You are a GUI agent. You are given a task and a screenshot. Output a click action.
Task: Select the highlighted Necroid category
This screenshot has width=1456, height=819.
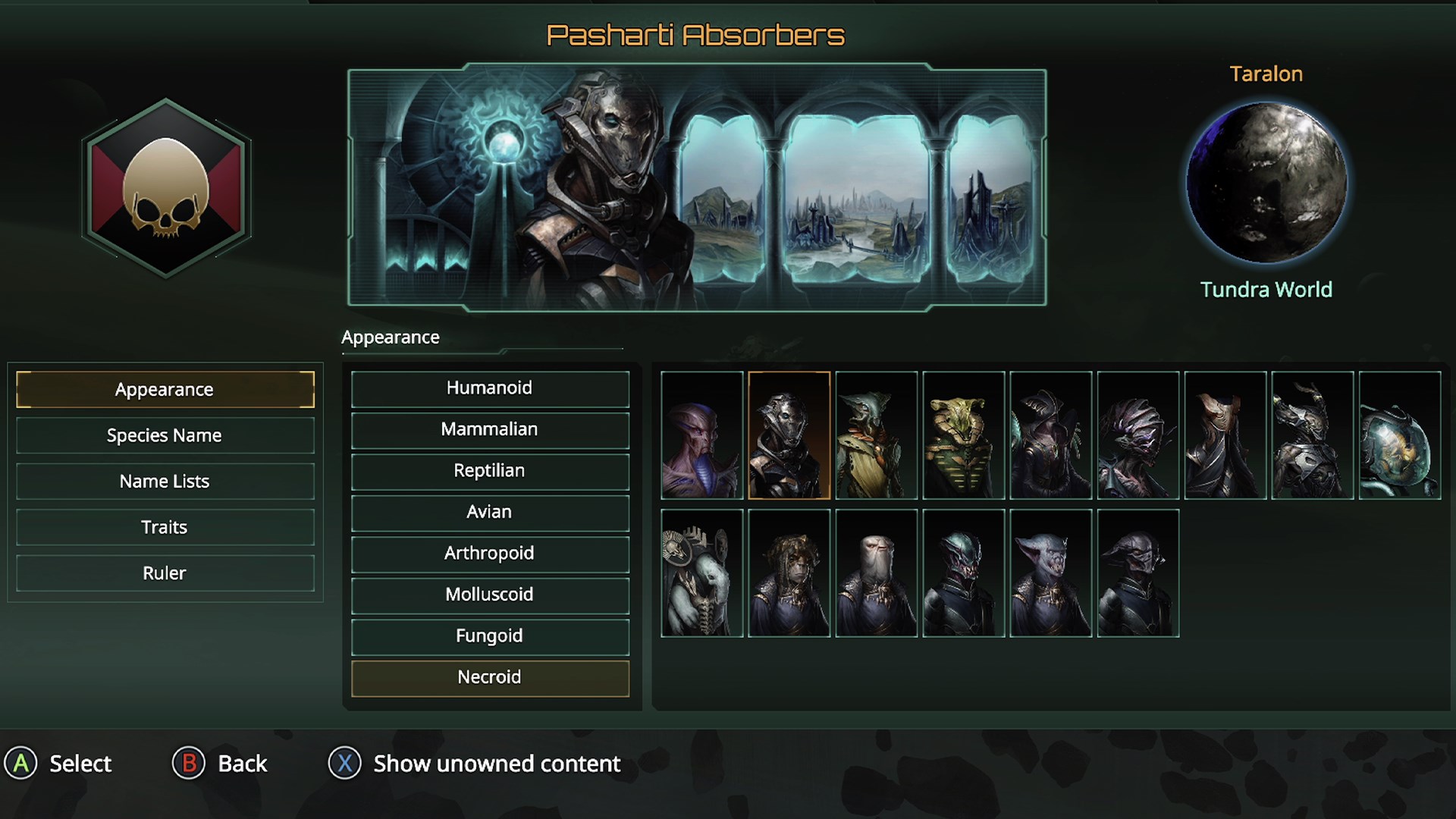(x=489, y=677)
